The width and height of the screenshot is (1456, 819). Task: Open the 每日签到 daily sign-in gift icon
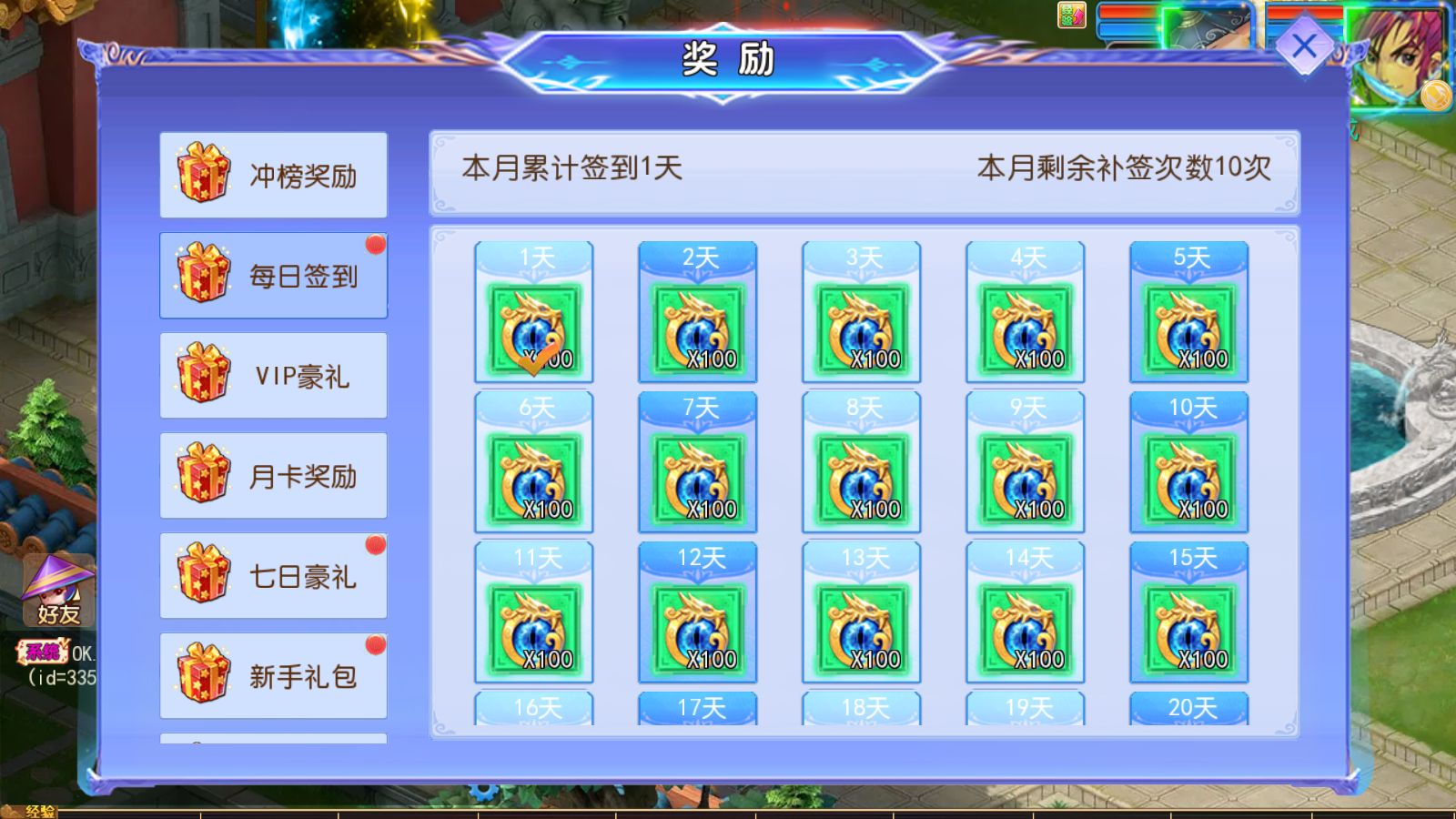(204, 275)
